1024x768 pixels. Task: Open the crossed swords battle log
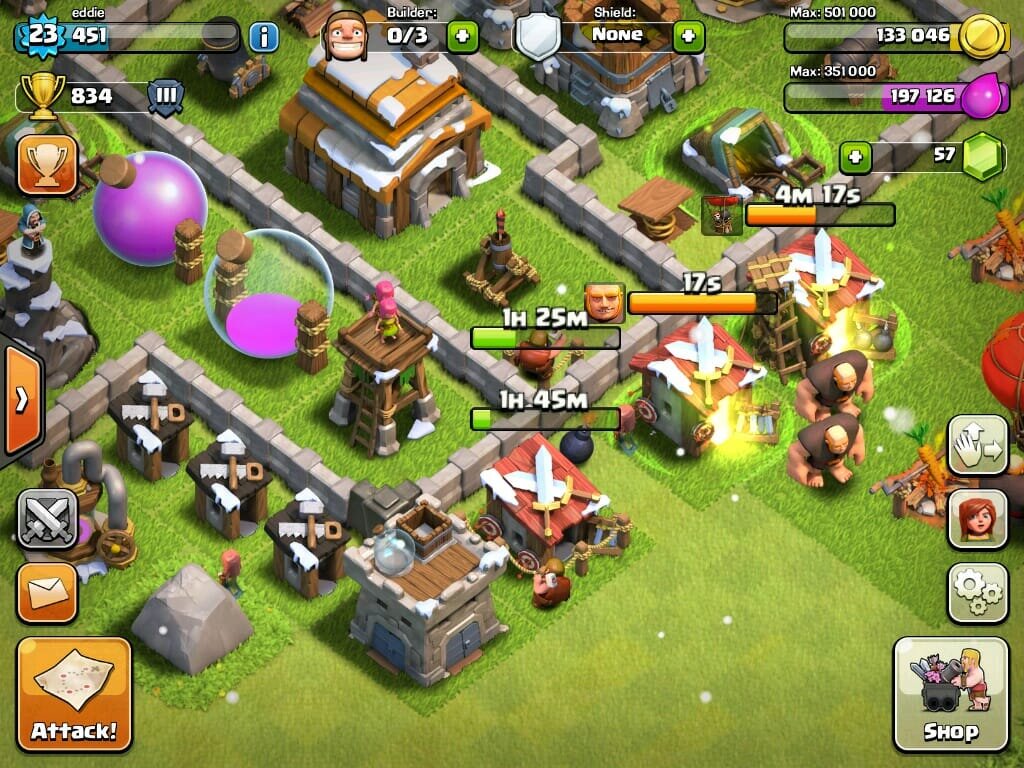tap(47, 518)
